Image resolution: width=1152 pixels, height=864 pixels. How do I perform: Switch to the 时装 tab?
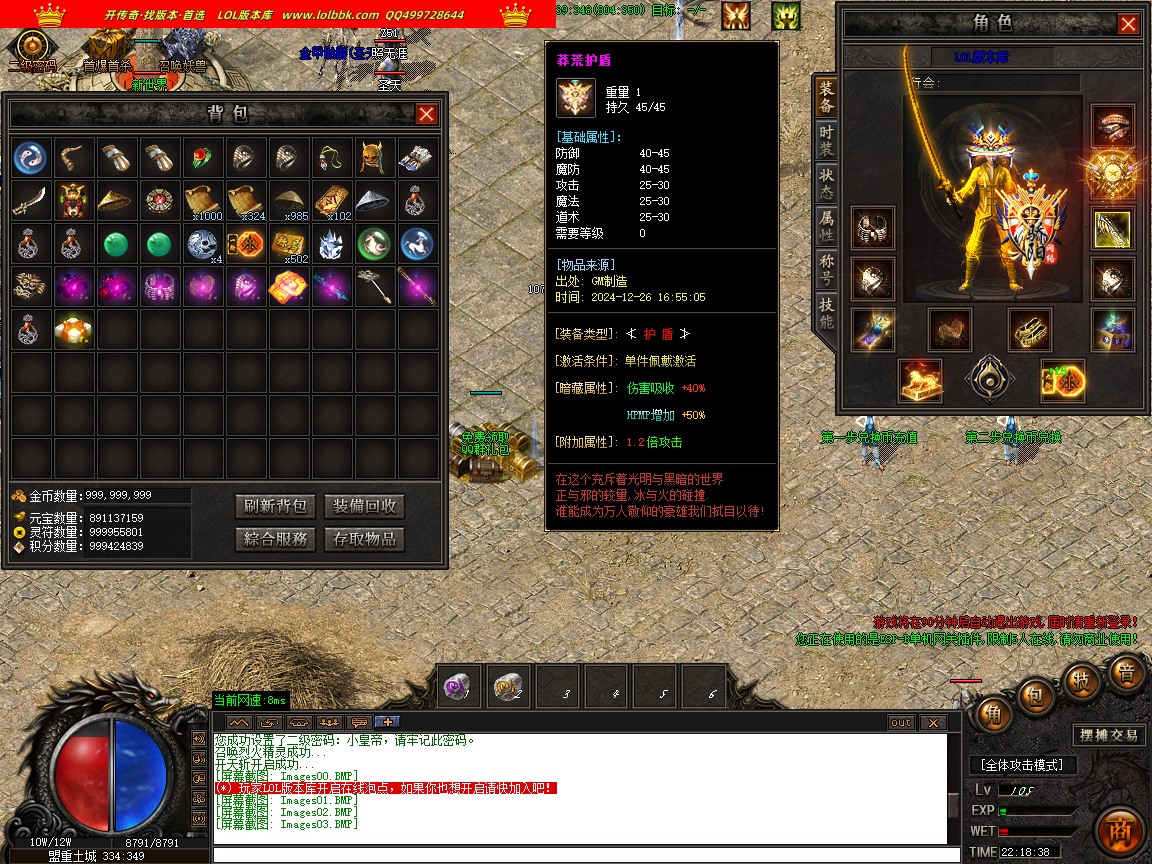pos(826,143)
